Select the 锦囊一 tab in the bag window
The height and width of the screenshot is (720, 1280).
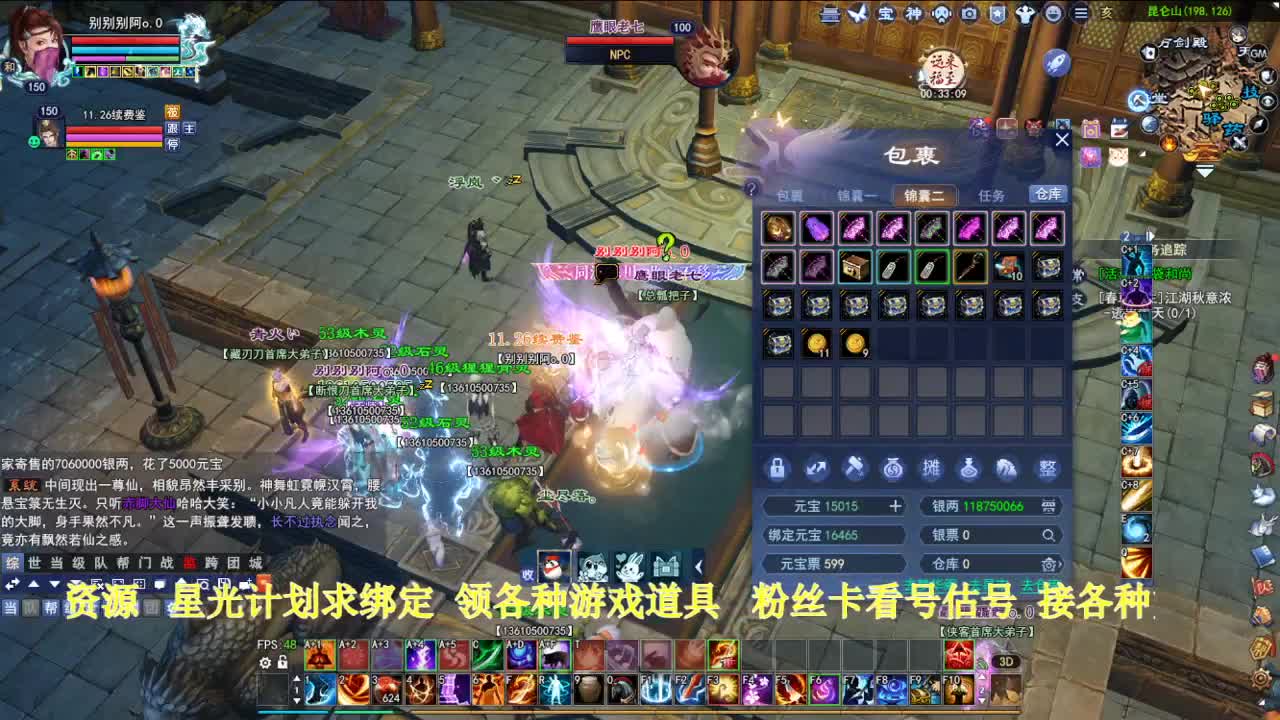[x=858, y=195]
